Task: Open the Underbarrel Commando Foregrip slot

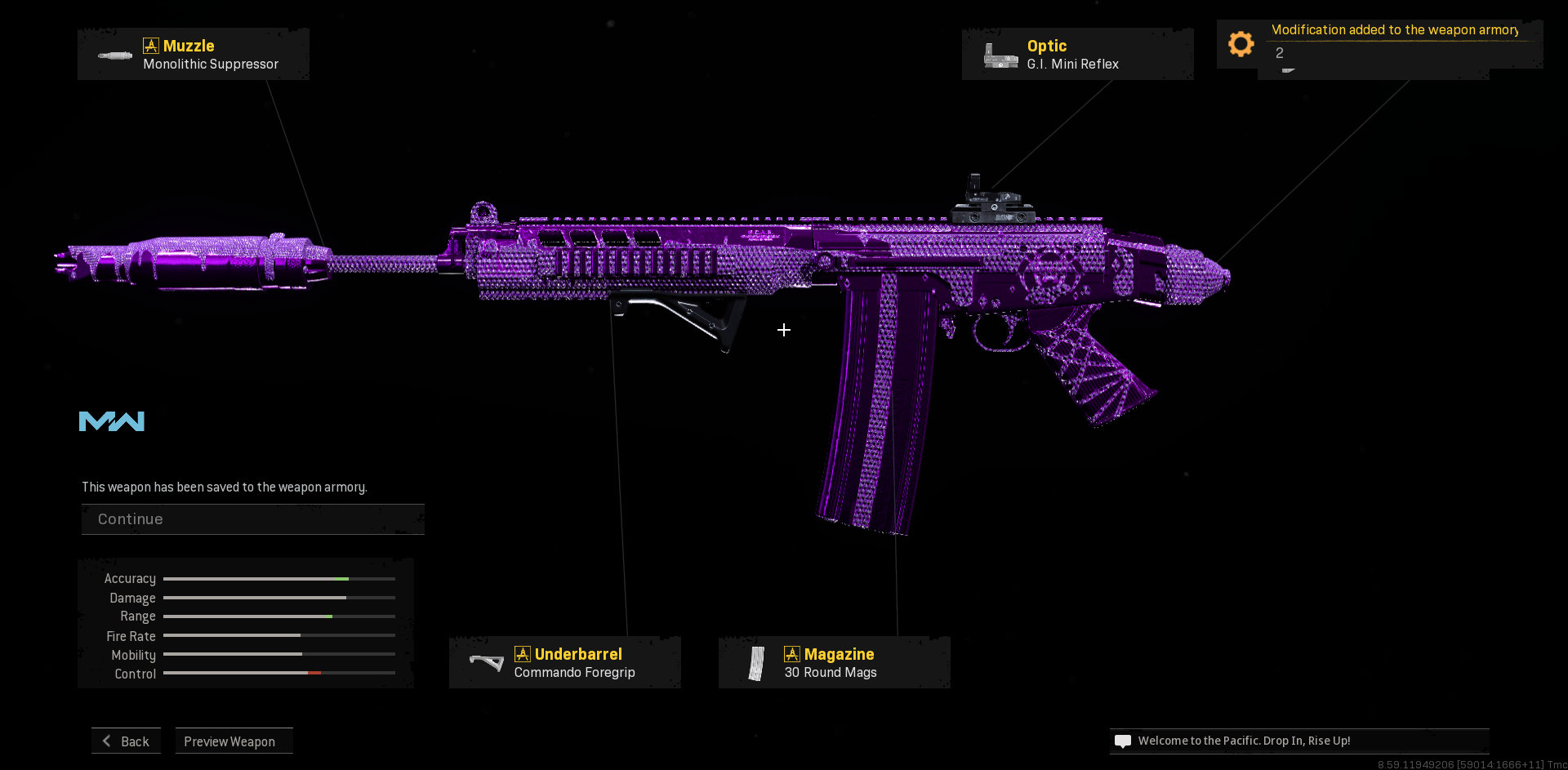Action: (x=565, y=662)
